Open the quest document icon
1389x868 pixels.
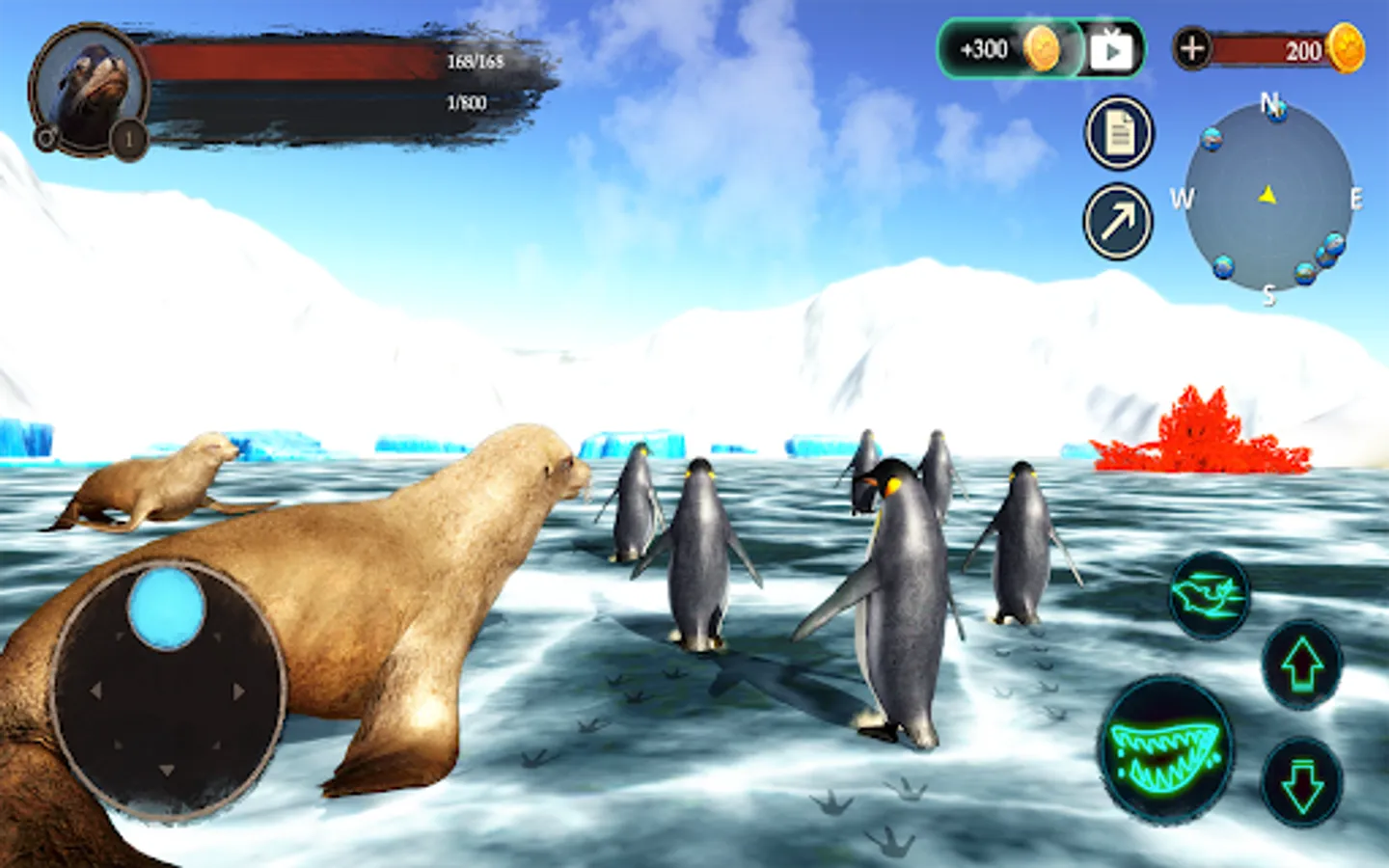(x=1119, y=133)
